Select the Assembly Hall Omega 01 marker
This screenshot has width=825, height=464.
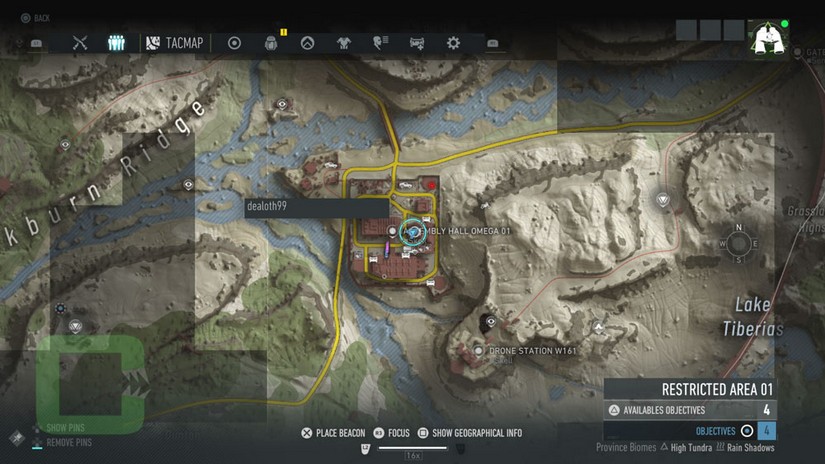(412, 231)
